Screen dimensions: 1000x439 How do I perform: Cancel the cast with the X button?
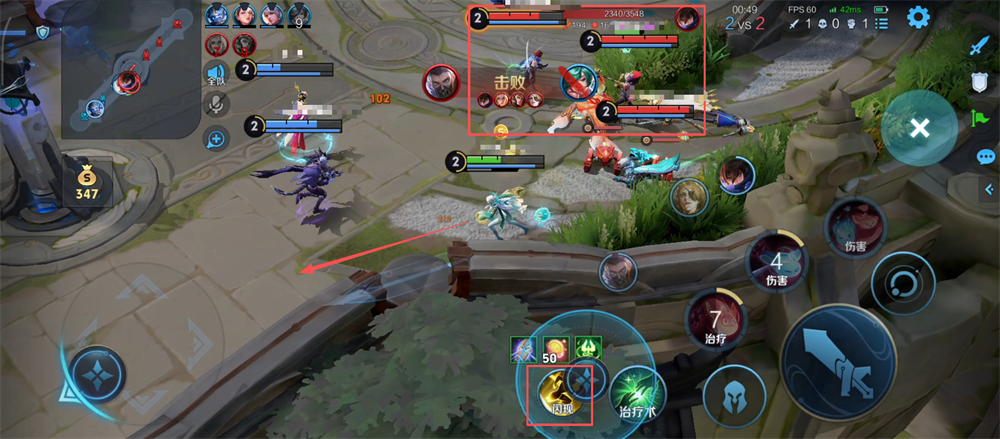pos(920,128)
